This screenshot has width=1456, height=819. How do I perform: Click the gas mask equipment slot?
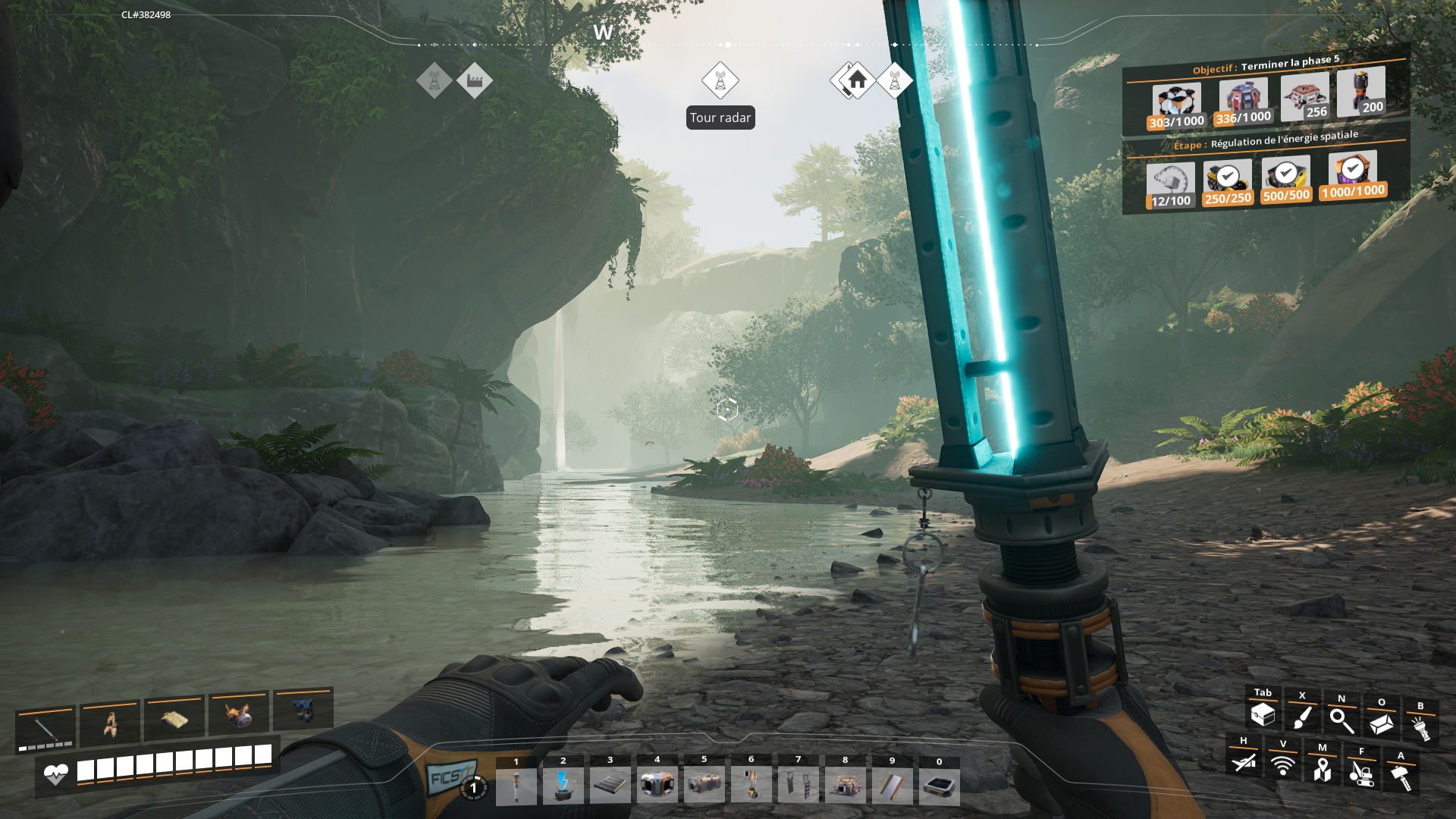tap(238, 714)
